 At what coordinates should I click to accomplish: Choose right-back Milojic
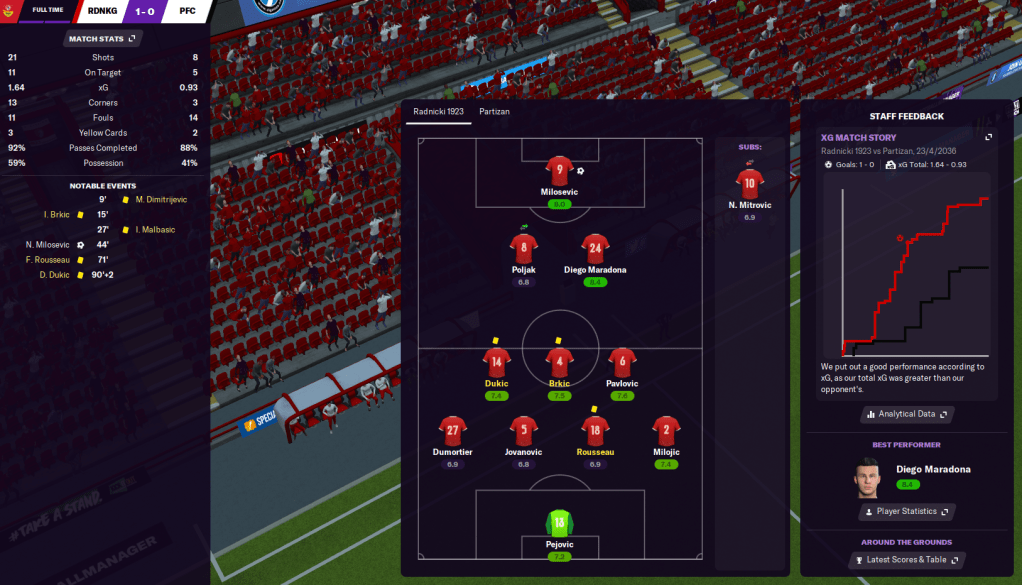[666, 432]
